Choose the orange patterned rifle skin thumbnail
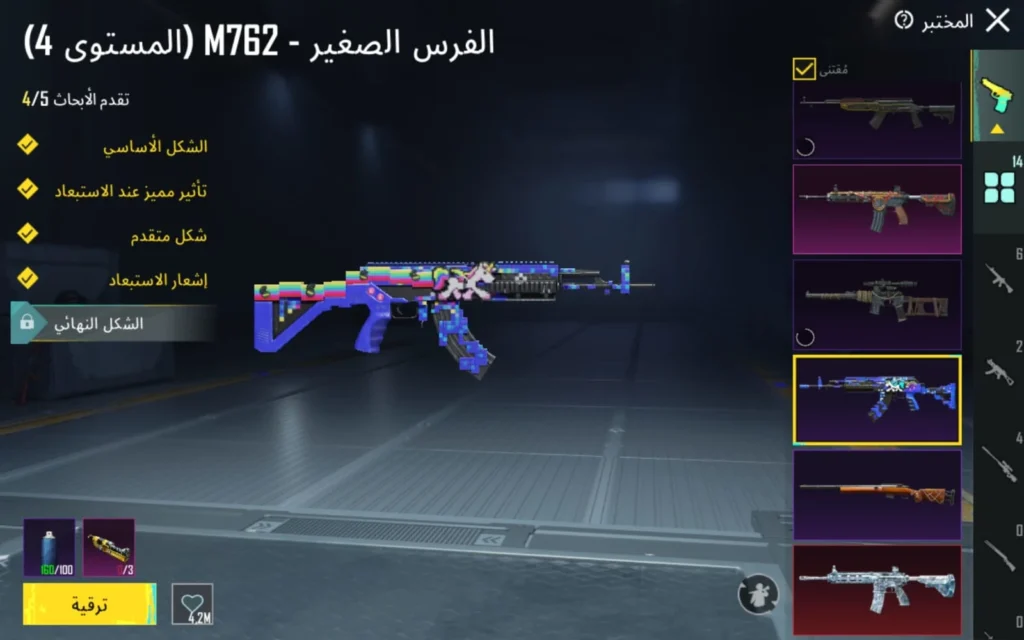Image resolution: width=1024 pixels, height=640 pixels. (877, 208)
